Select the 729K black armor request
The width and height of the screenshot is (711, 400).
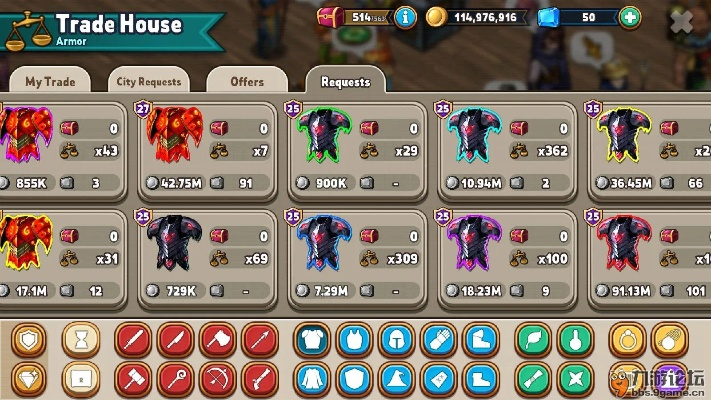click(x=207, y=258)
